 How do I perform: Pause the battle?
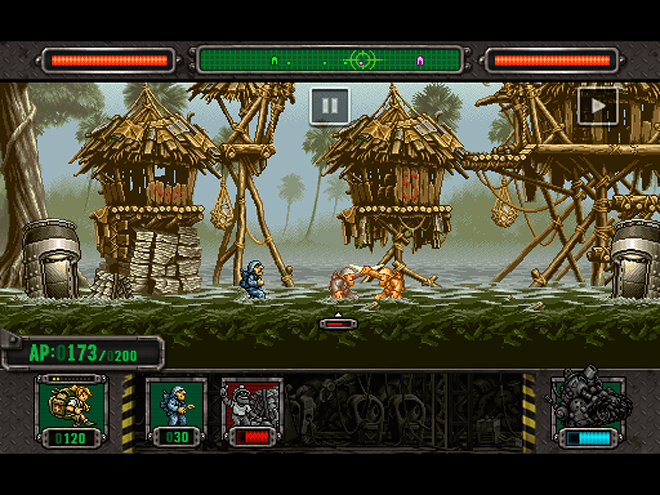[x=329, y=105]
